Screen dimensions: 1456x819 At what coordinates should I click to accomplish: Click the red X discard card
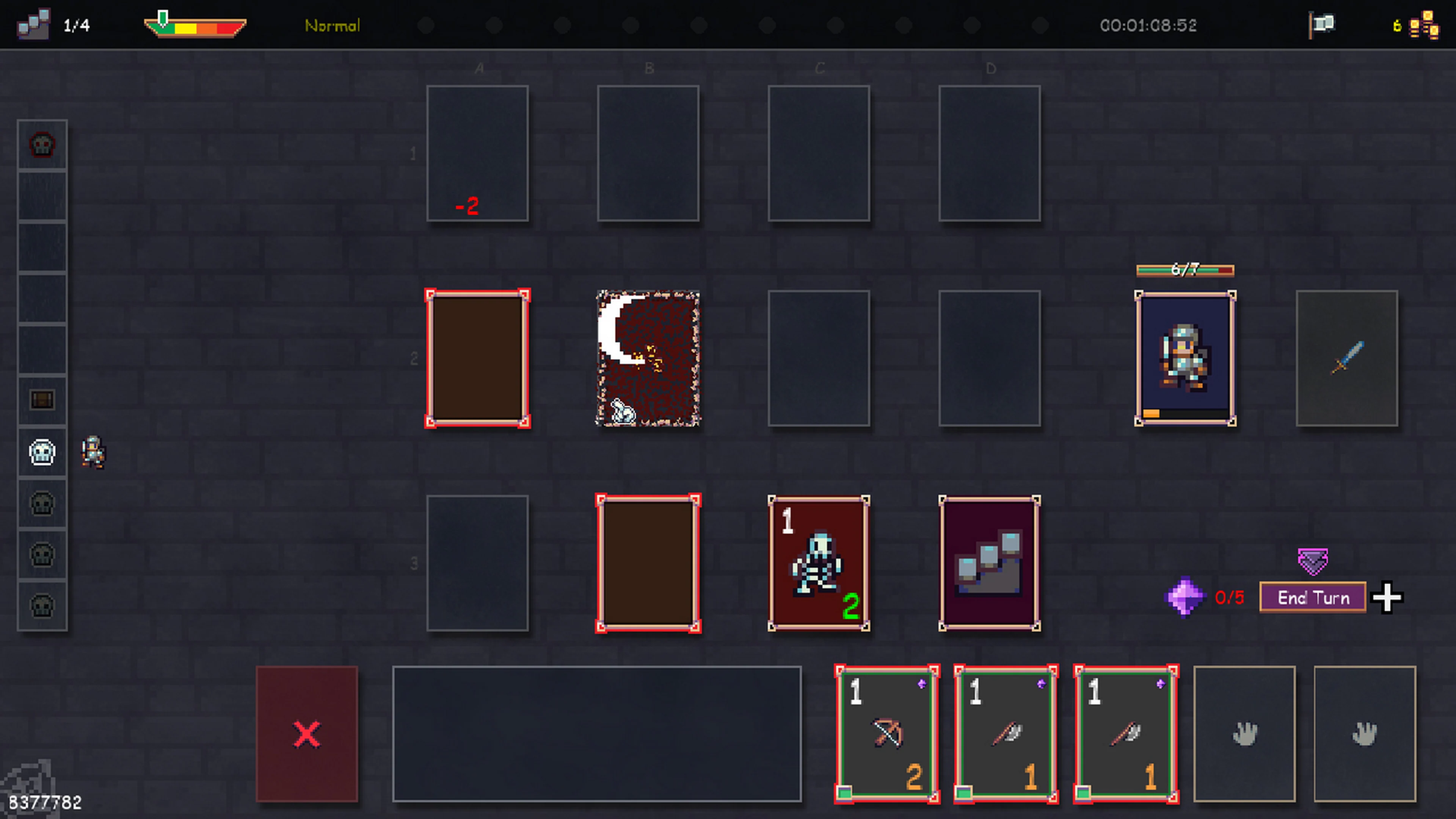coord(306,734)
